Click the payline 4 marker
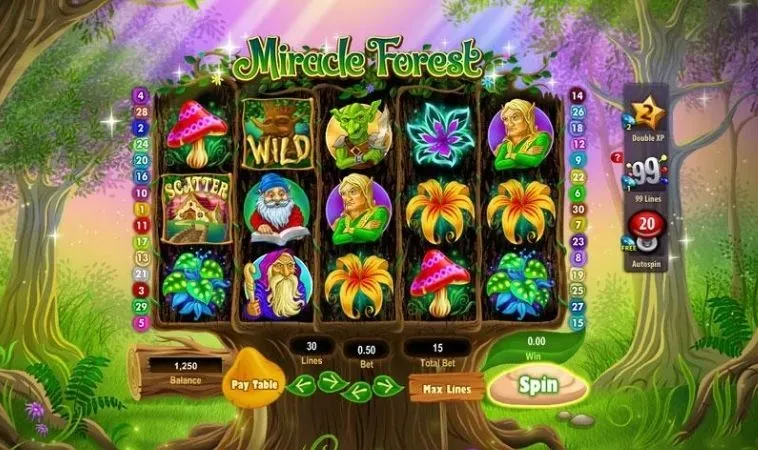Image resolution: width=758 pixels, height=450 pixels. (140, 96)
